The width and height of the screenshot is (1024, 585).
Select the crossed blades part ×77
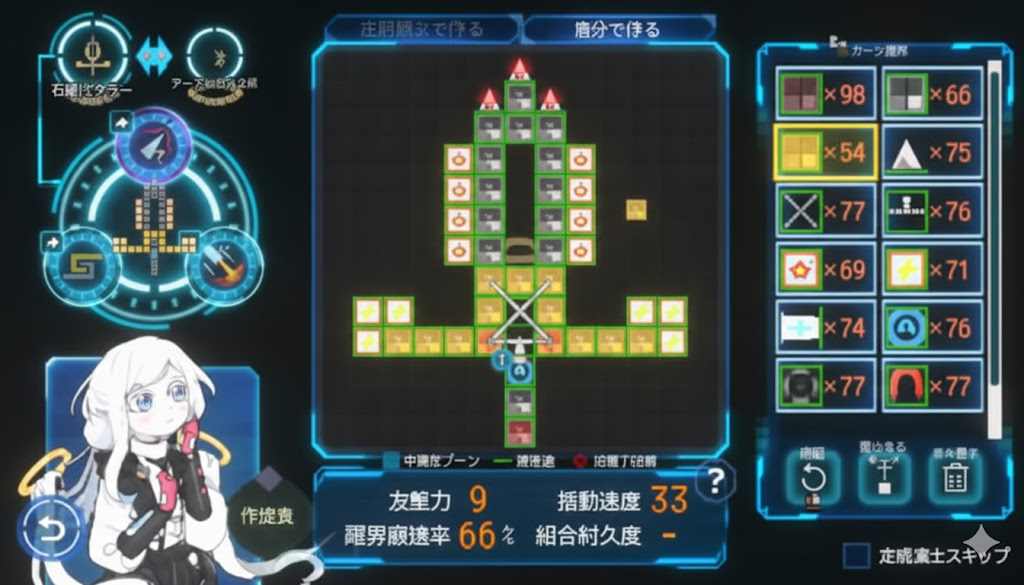[x=826, y=211]
